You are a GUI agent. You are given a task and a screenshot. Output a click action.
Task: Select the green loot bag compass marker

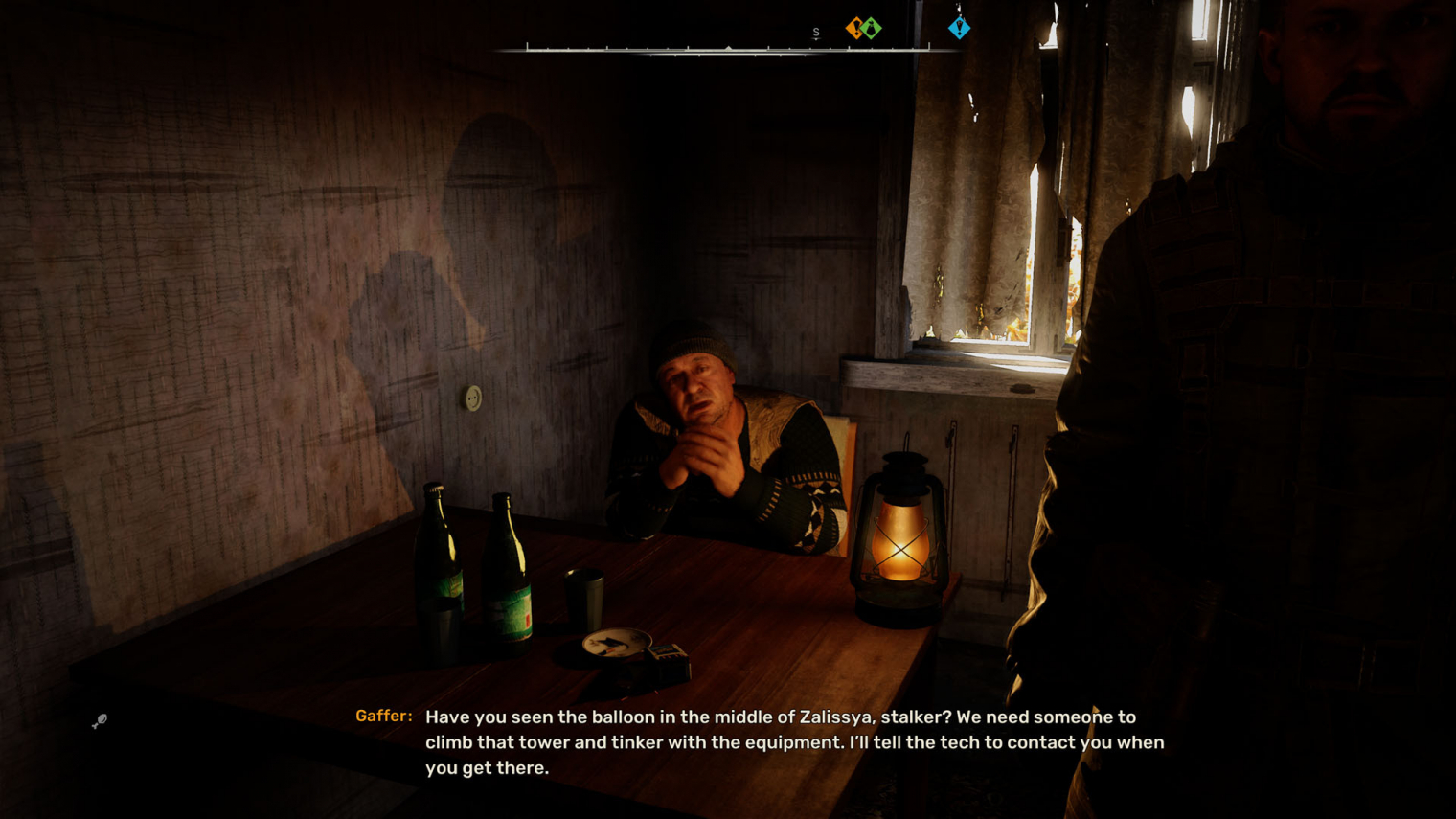(x=872, y=29)
